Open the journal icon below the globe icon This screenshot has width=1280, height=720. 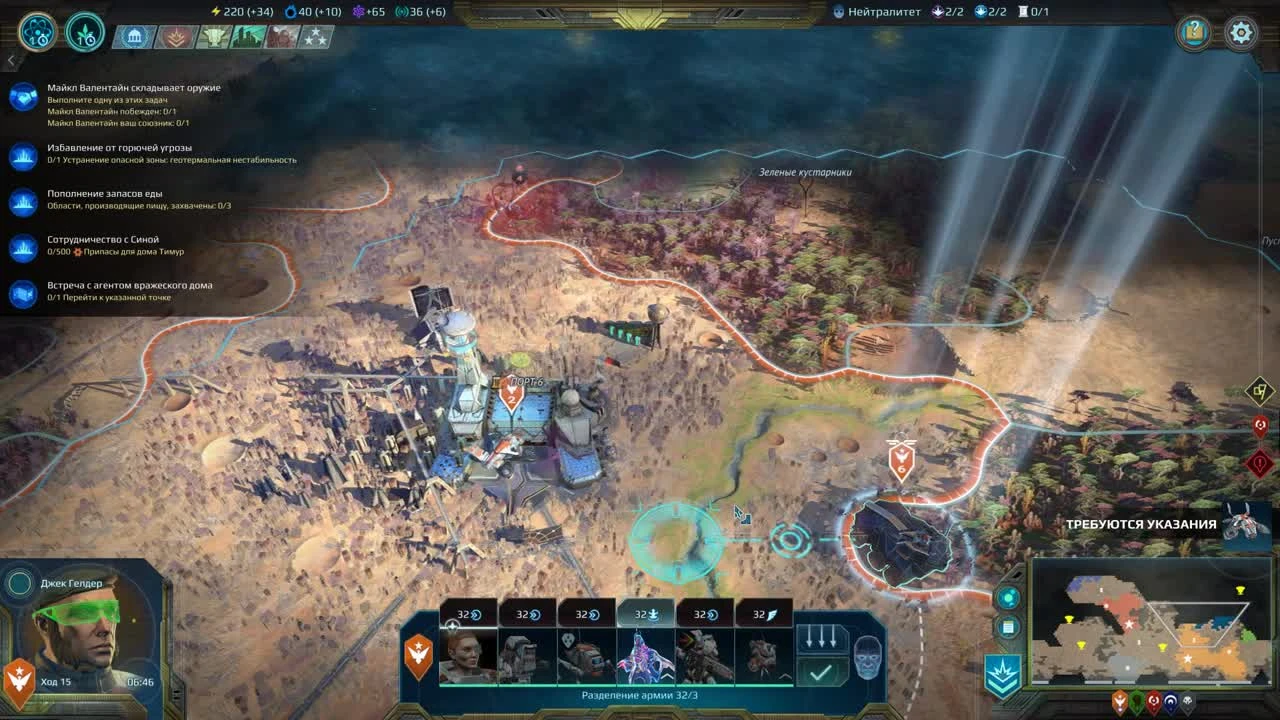tap(1008, 627)
